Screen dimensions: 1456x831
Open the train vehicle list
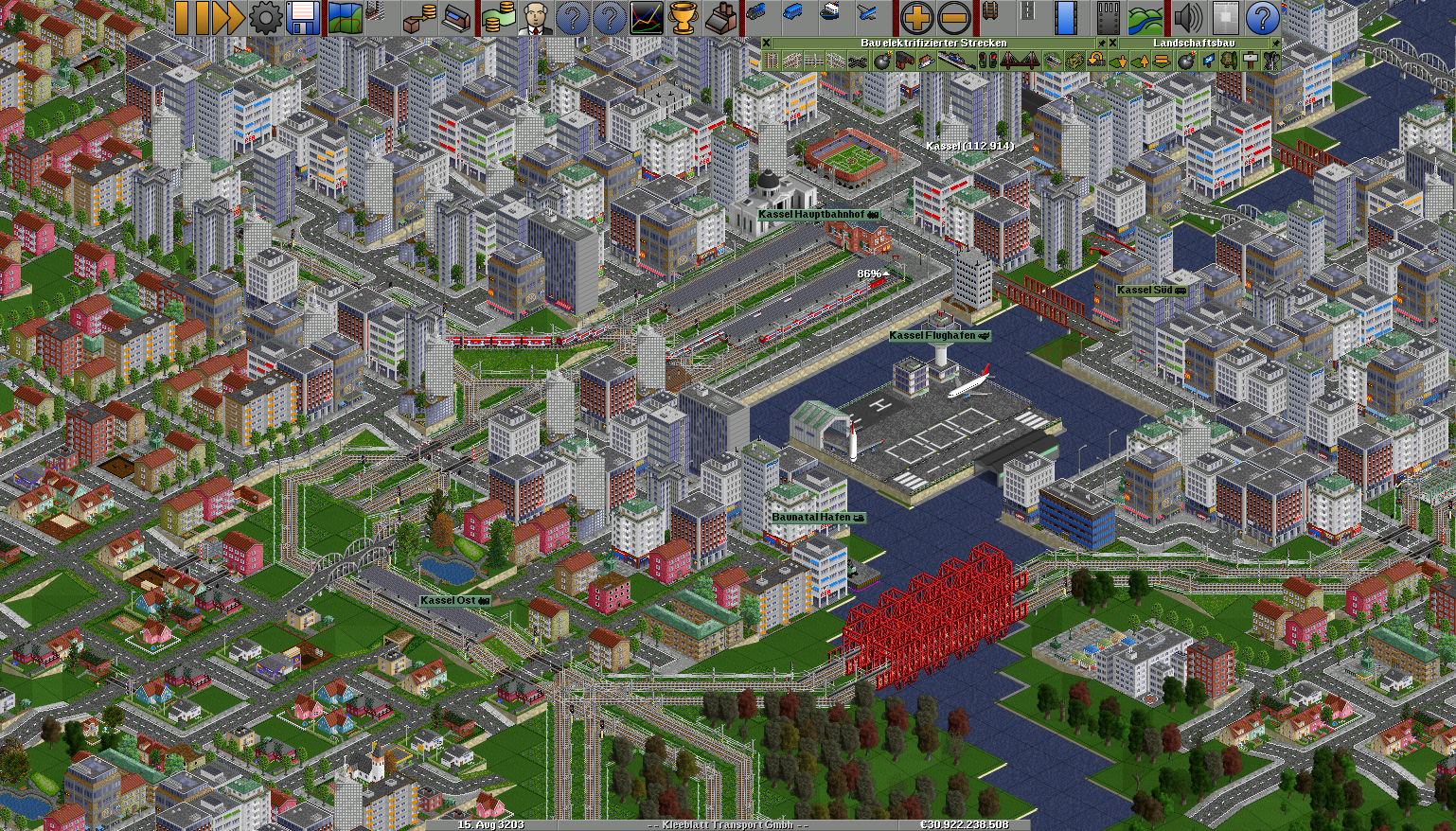point(755,14)
